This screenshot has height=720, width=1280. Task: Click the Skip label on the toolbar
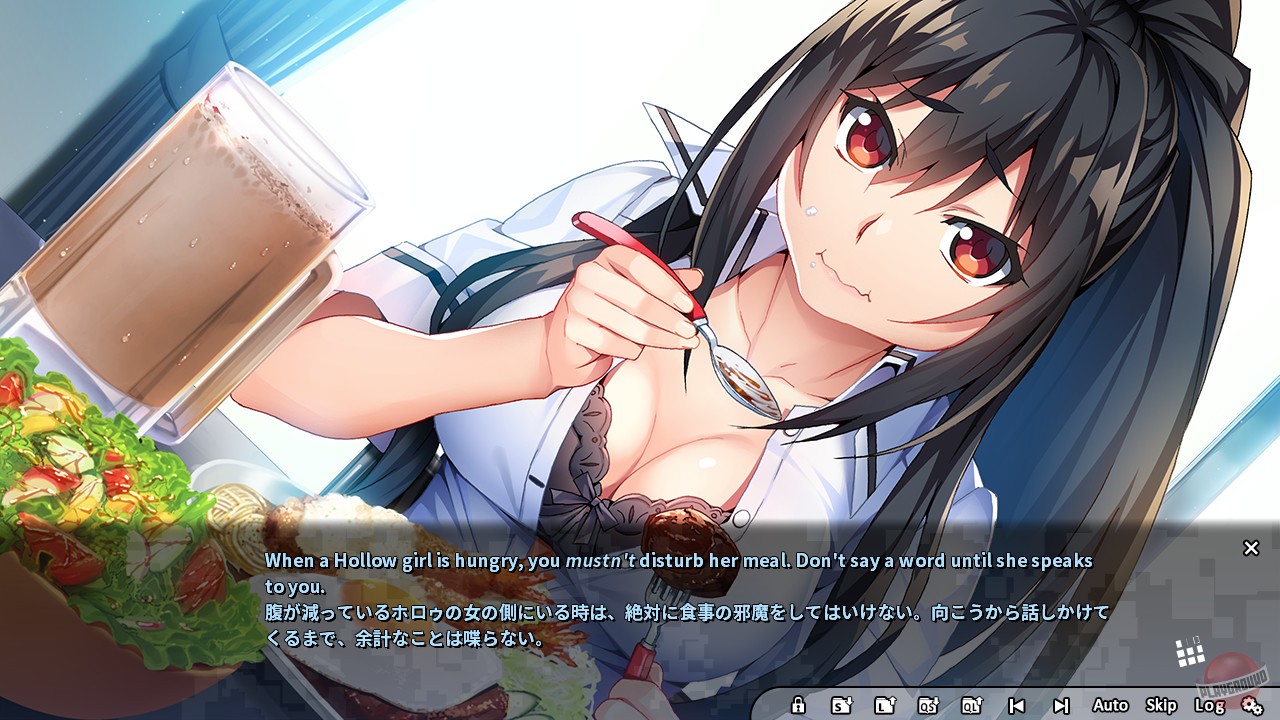pos(1161,704)
